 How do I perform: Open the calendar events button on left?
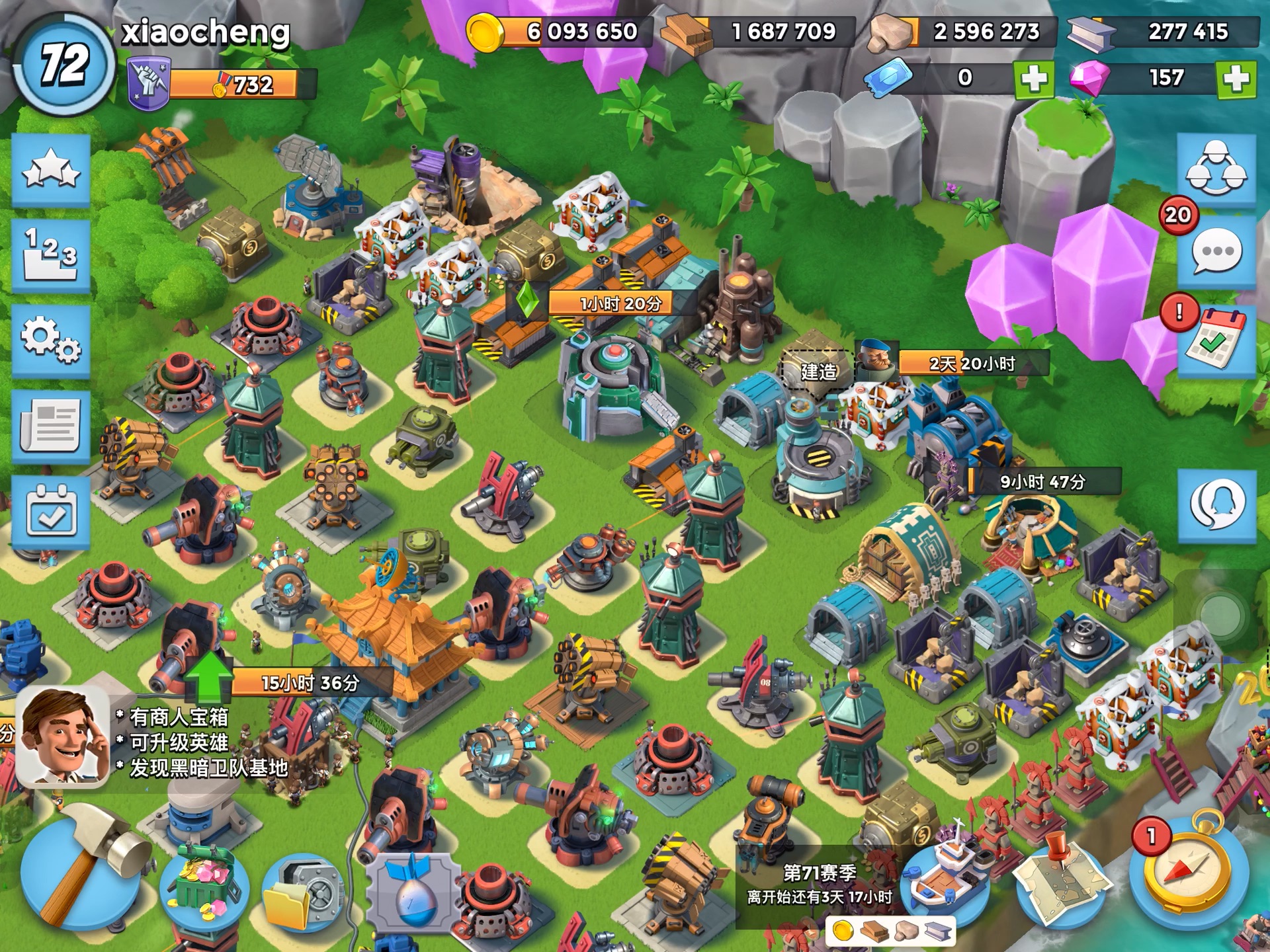(51, 512)
